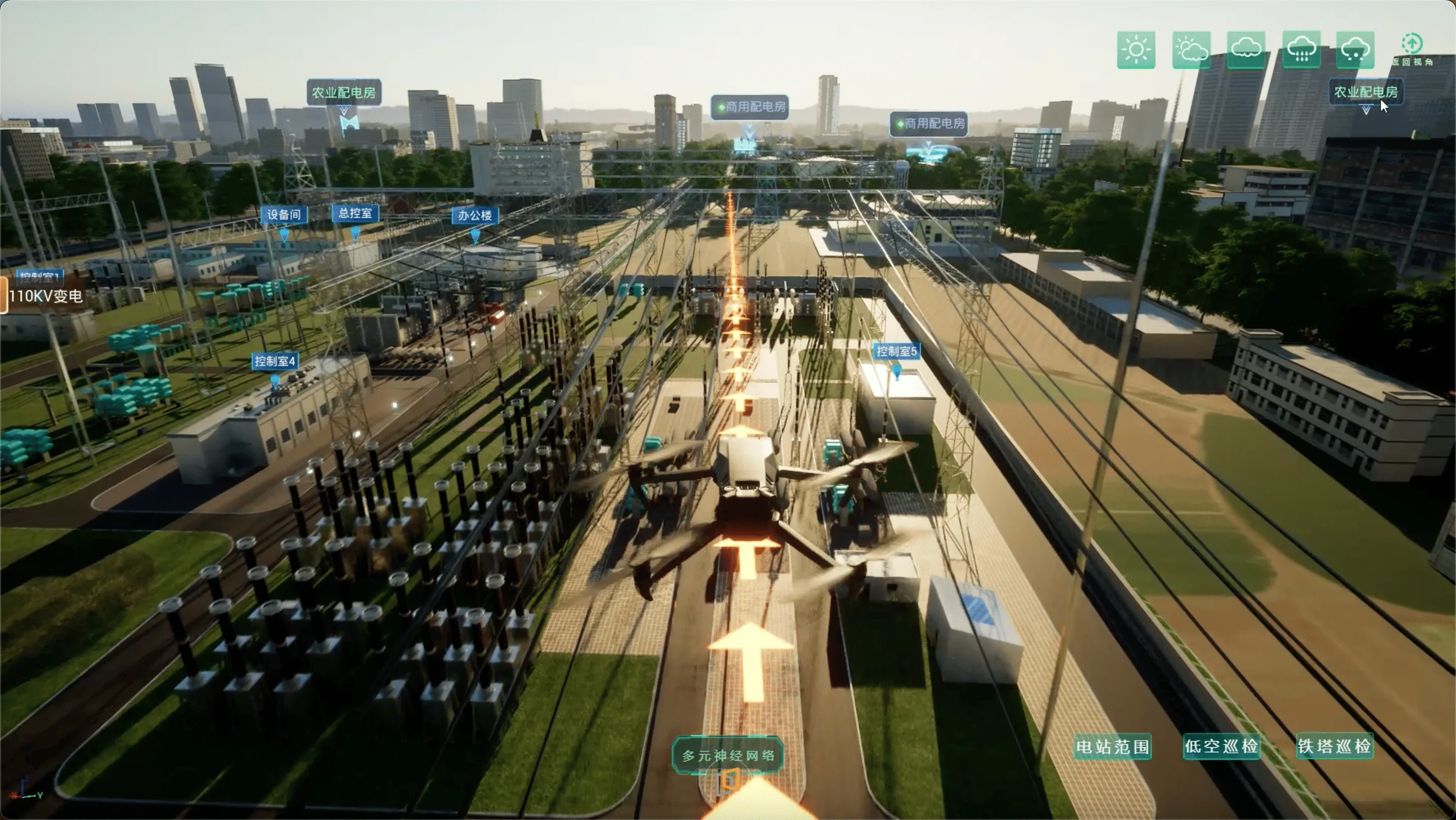The width and height of the screenshot is (1456, 820).
Task: Select the 设备间 location marker
Action: pyautogui.click(x=284, y=215)
